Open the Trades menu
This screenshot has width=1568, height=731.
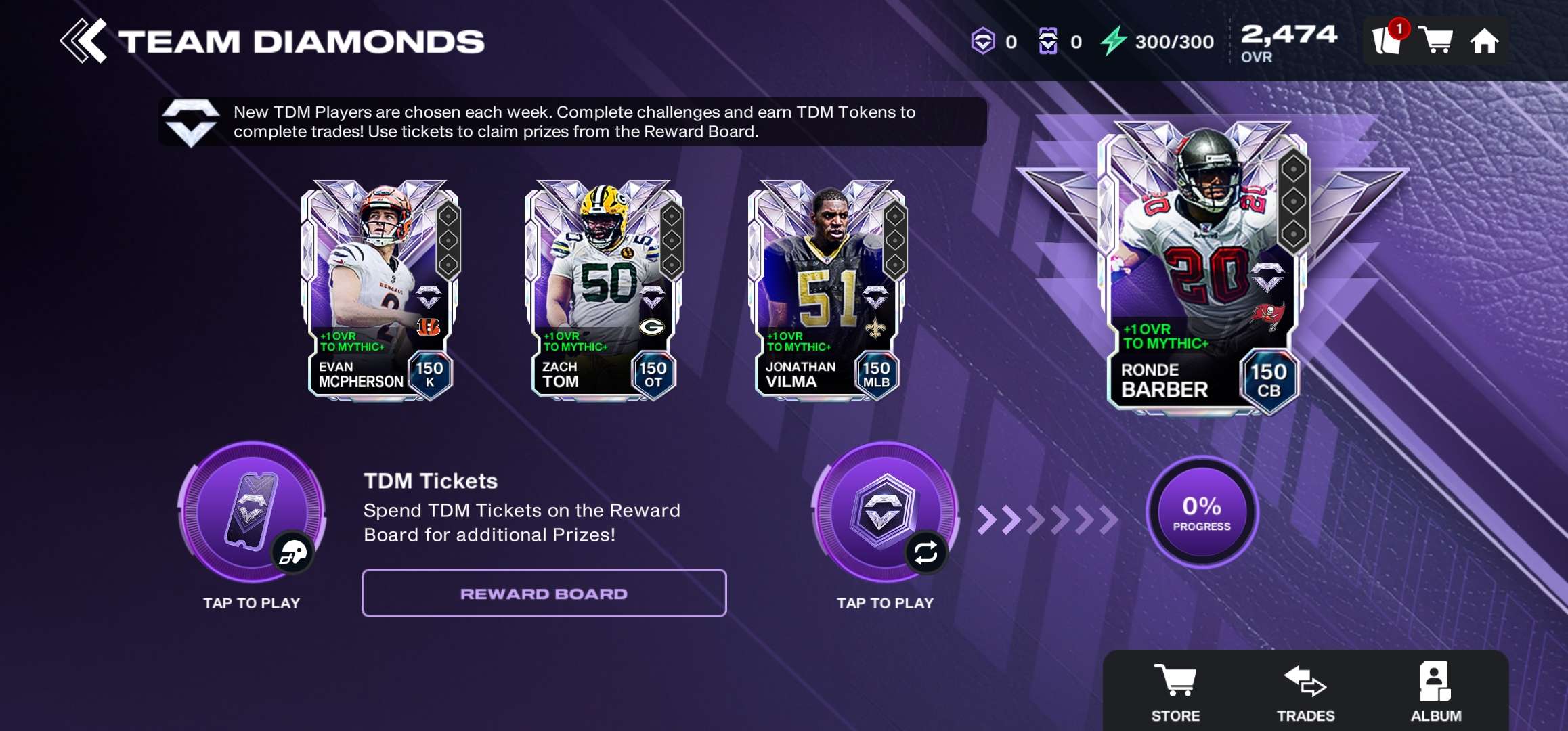coord(1305,692)
